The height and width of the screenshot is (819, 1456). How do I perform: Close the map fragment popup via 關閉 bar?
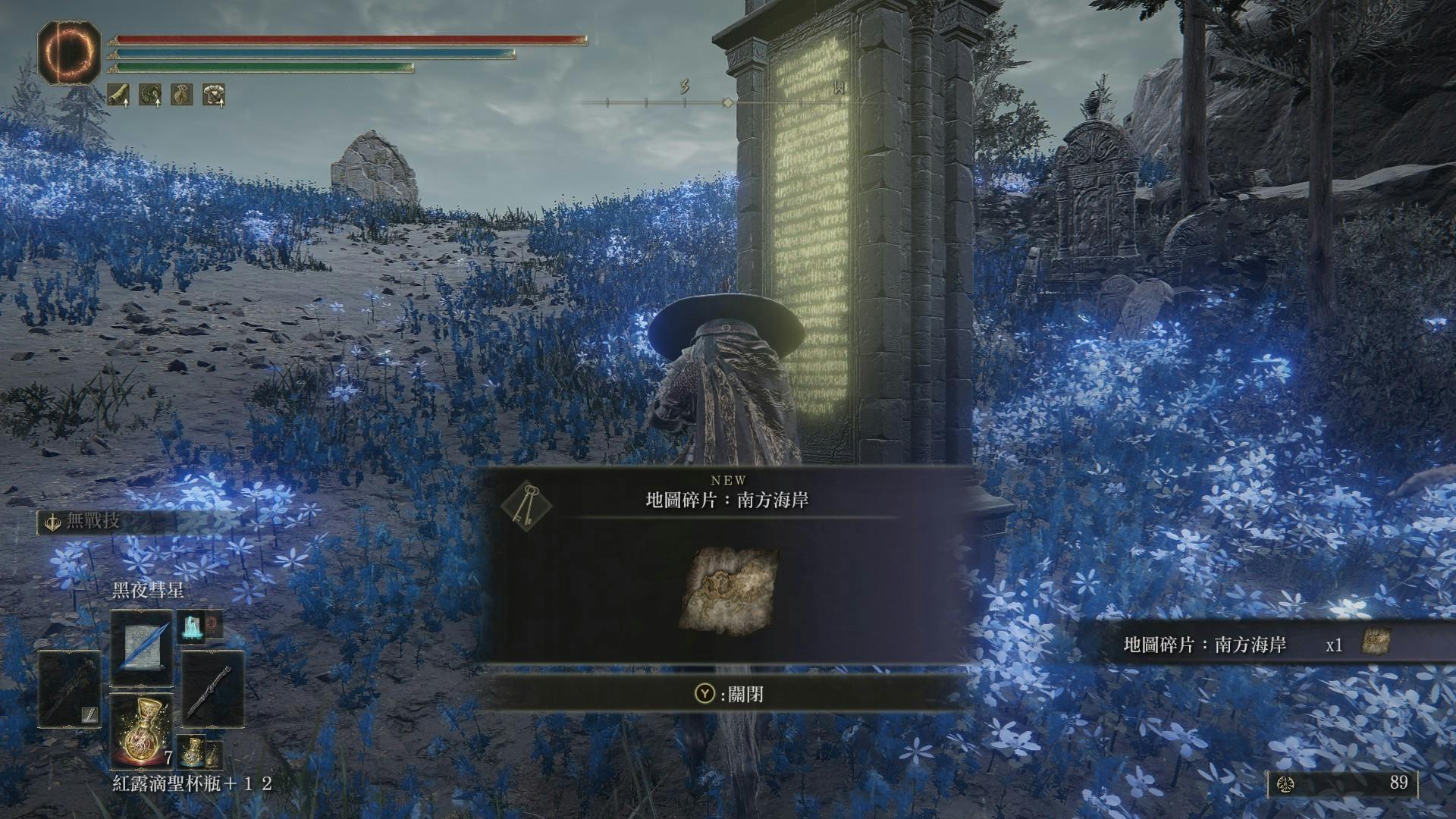point(728,694)
